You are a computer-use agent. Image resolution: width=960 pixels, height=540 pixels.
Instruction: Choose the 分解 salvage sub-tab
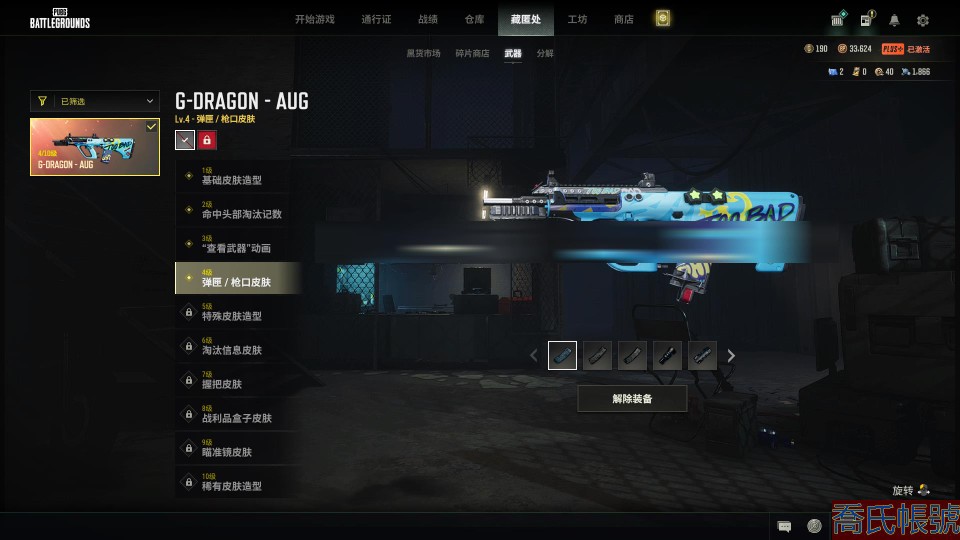coord(545,53)
